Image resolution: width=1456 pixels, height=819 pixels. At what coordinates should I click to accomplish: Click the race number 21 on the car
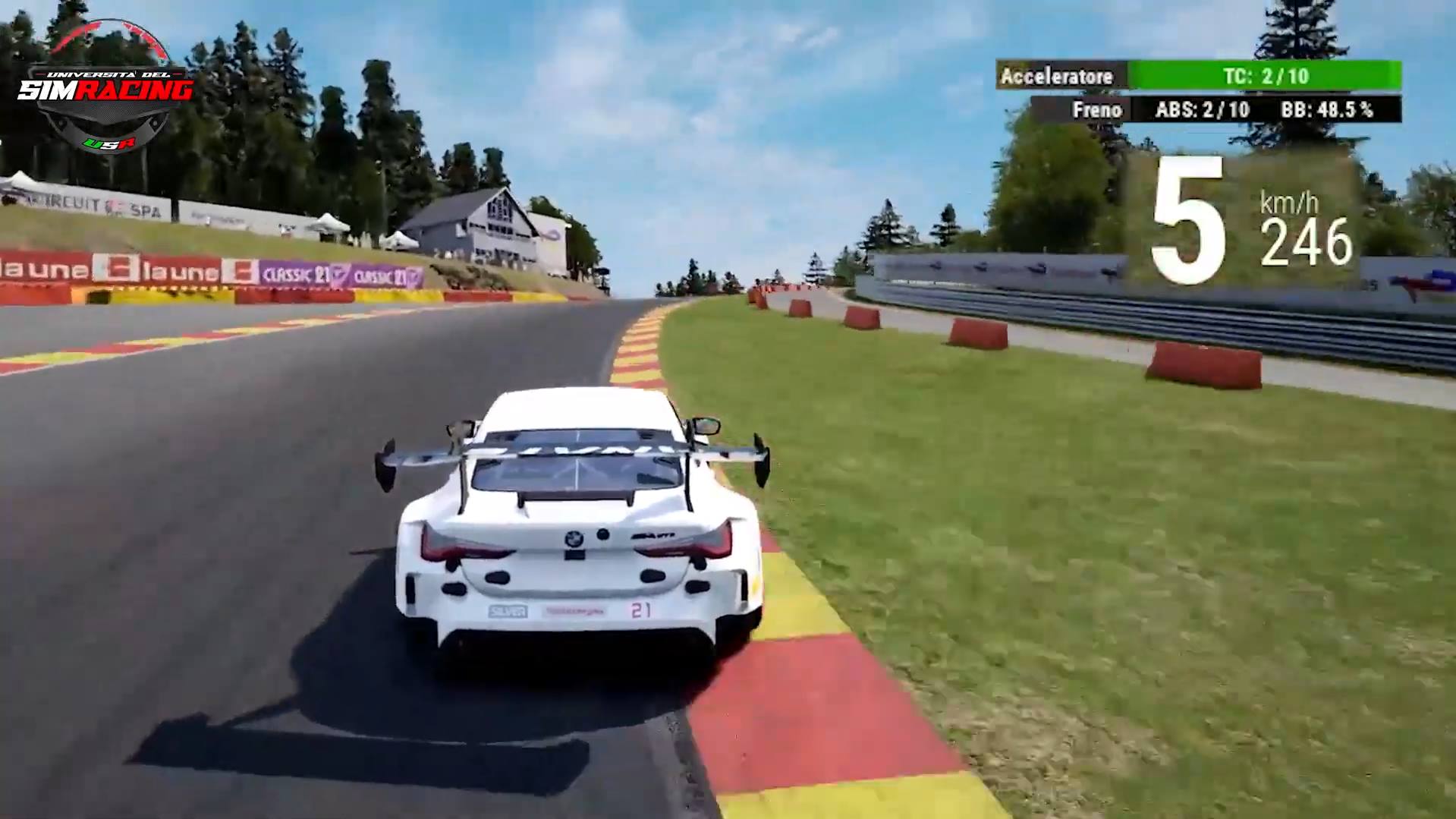pyautogui.click(x=640, y=610)
